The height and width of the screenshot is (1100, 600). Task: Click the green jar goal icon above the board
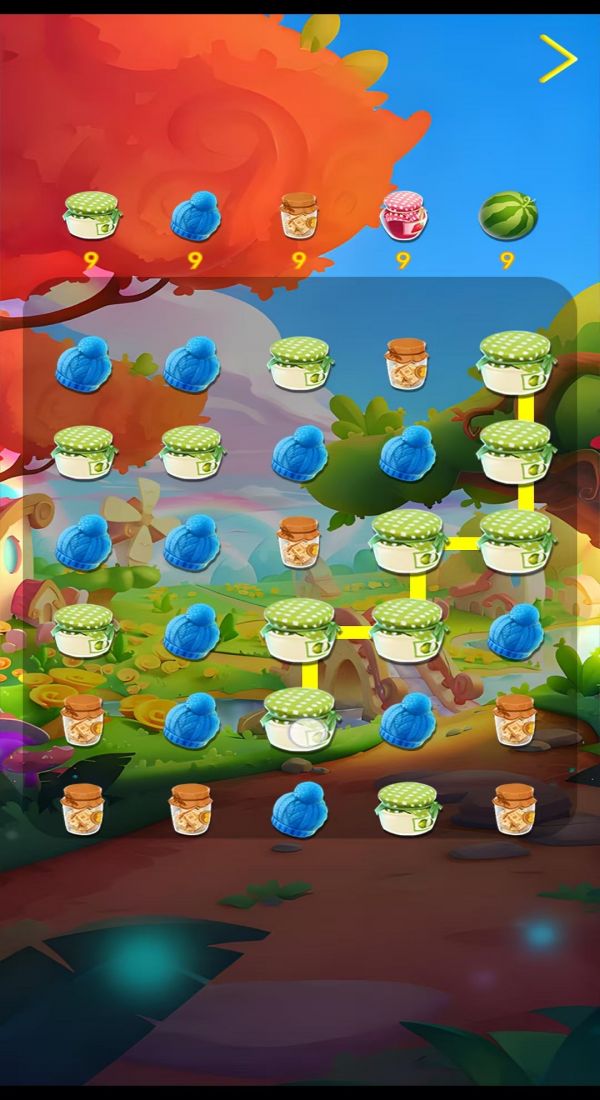point(92,216)
